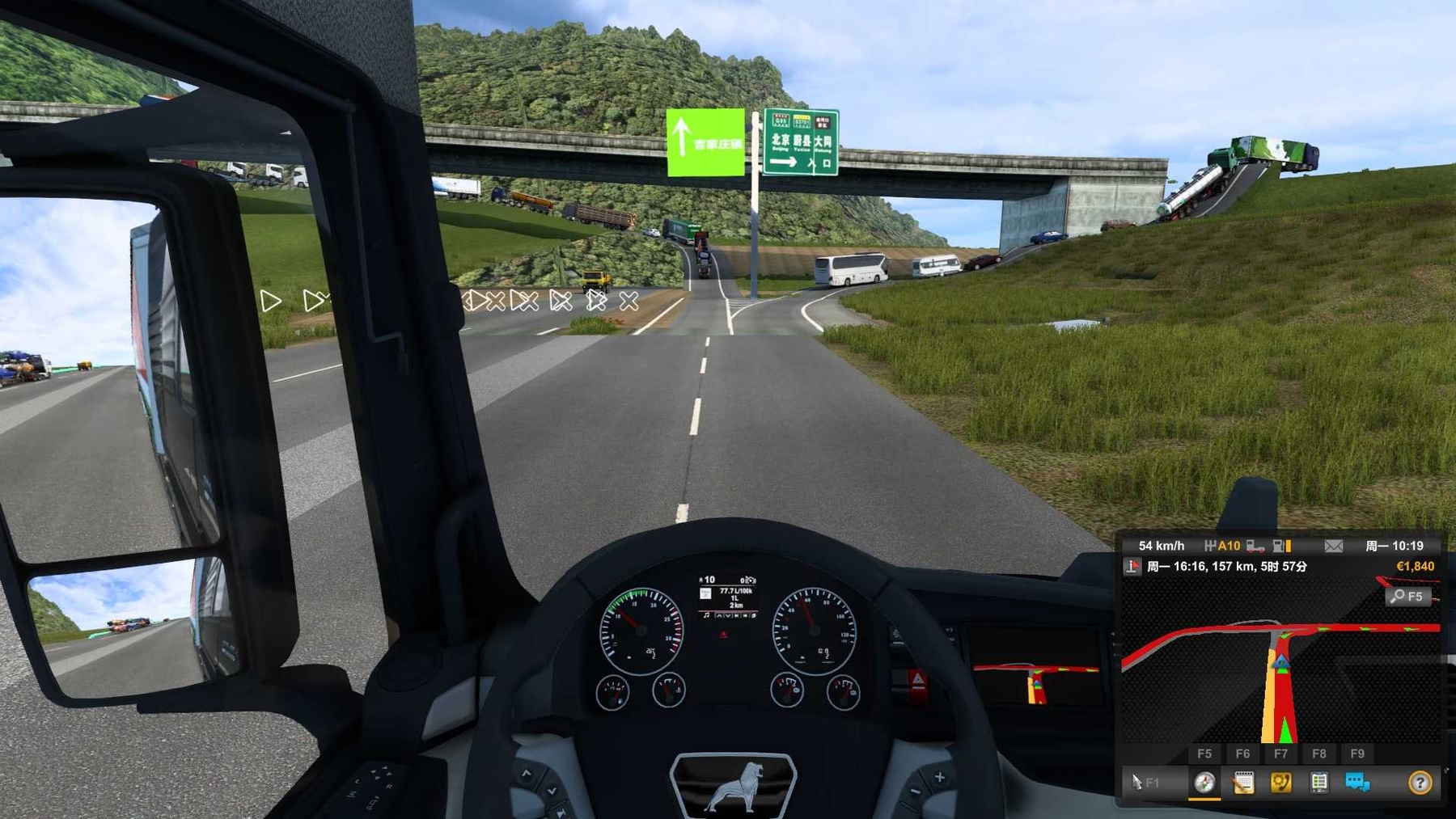Click the yellow question mark help button
Screen dimensions: 1456x819
coord(1420,782)
